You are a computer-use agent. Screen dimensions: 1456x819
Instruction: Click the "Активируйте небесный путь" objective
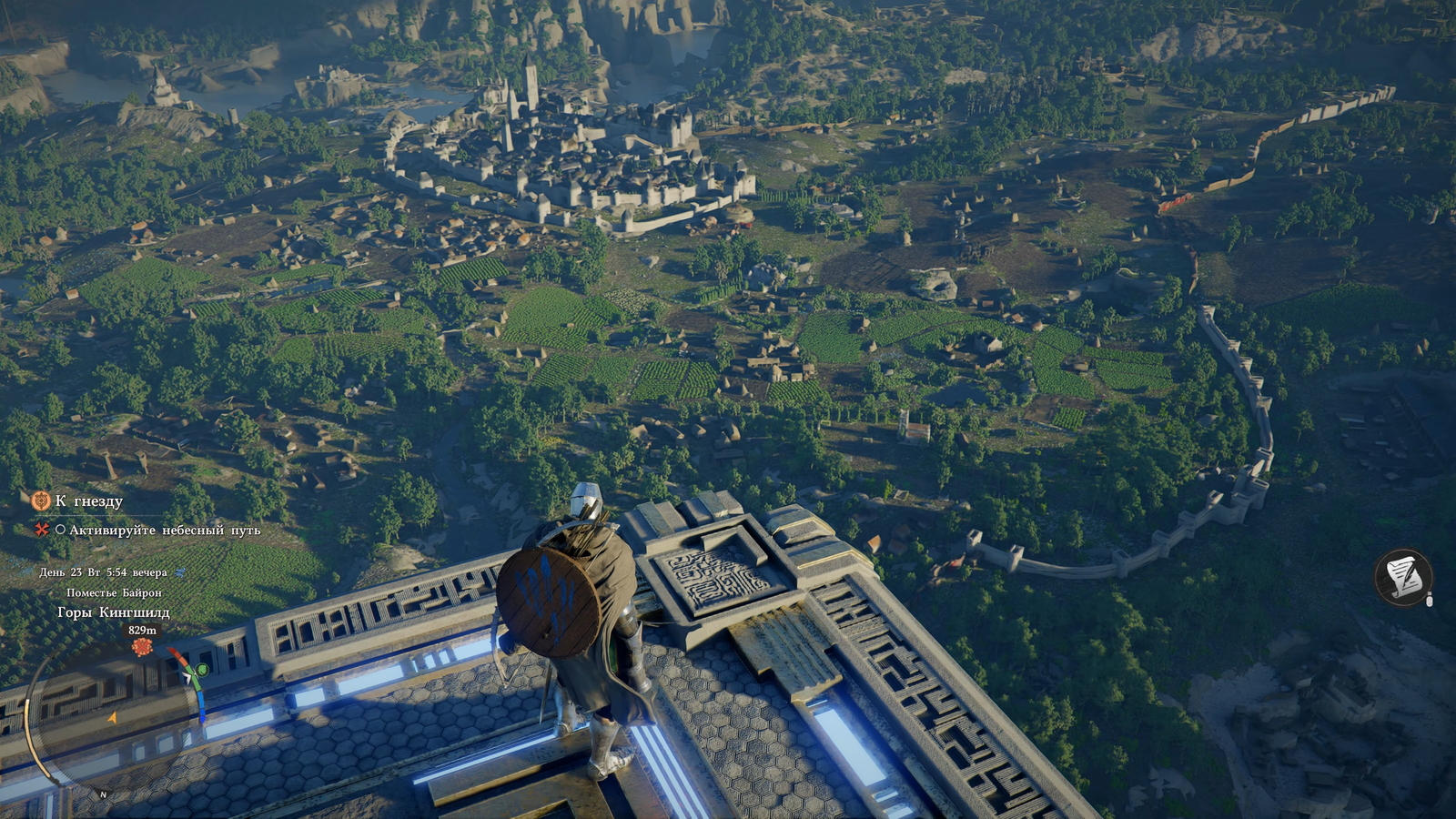165,530
